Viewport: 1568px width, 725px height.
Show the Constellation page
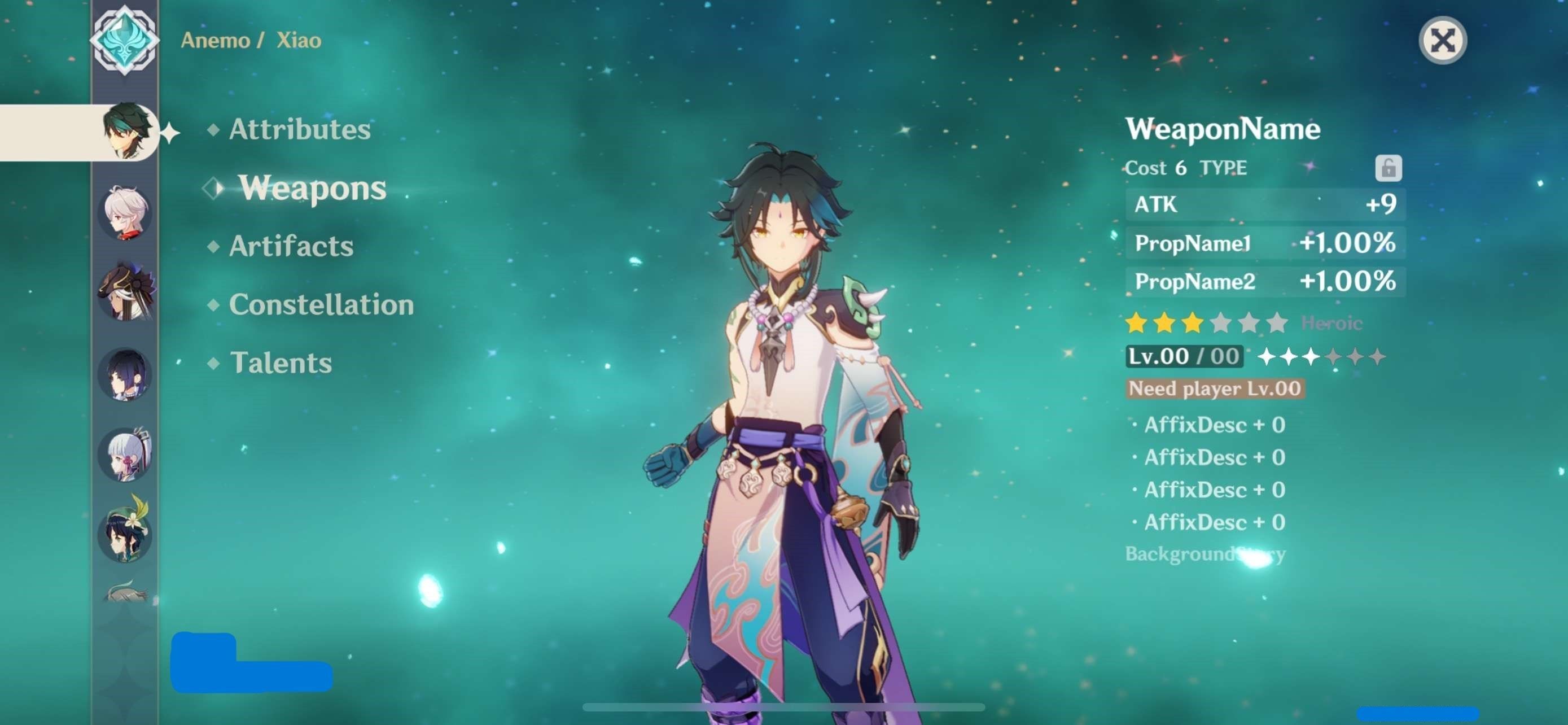[321, 304]
